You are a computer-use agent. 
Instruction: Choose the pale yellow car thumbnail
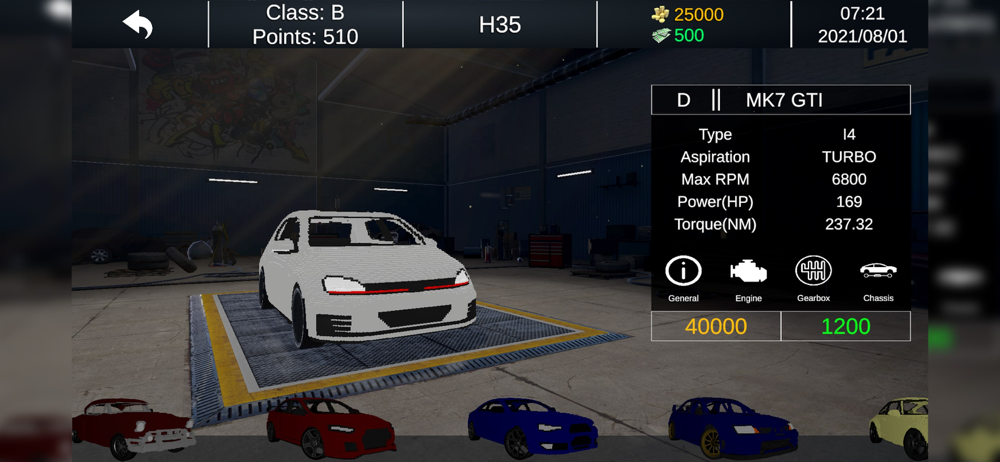pyautogui.click(x=900, y=428)
